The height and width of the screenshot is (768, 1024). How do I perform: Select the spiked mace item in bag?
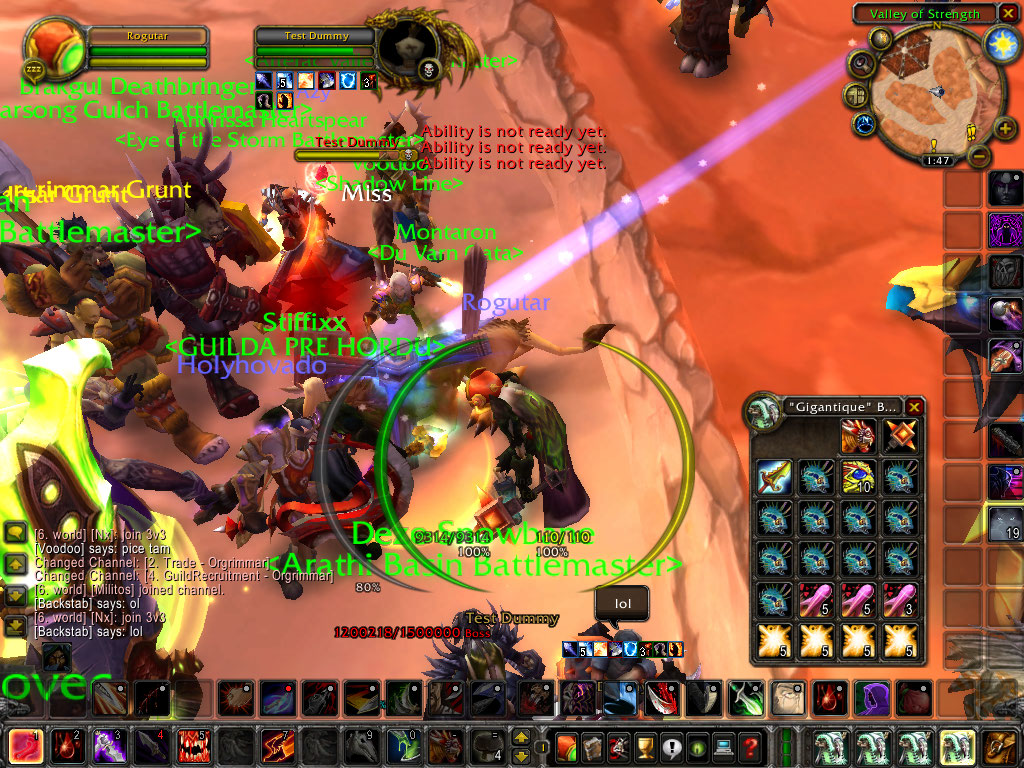tap(898, 437)
